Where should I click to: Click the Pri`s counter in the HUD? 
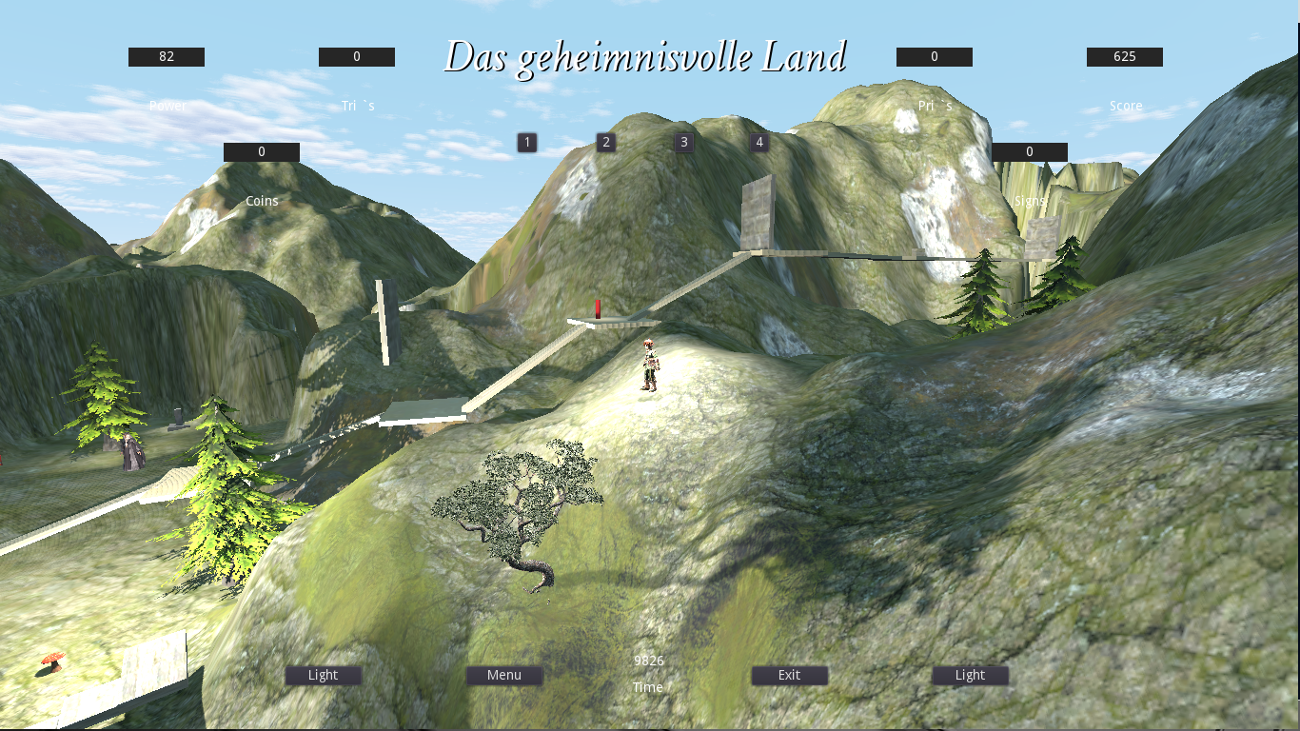[934, 56]
